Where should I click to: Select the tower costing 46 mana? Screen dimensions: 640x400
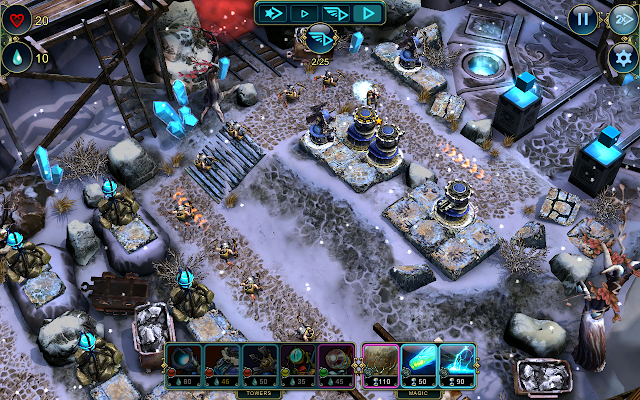(220, 362)
